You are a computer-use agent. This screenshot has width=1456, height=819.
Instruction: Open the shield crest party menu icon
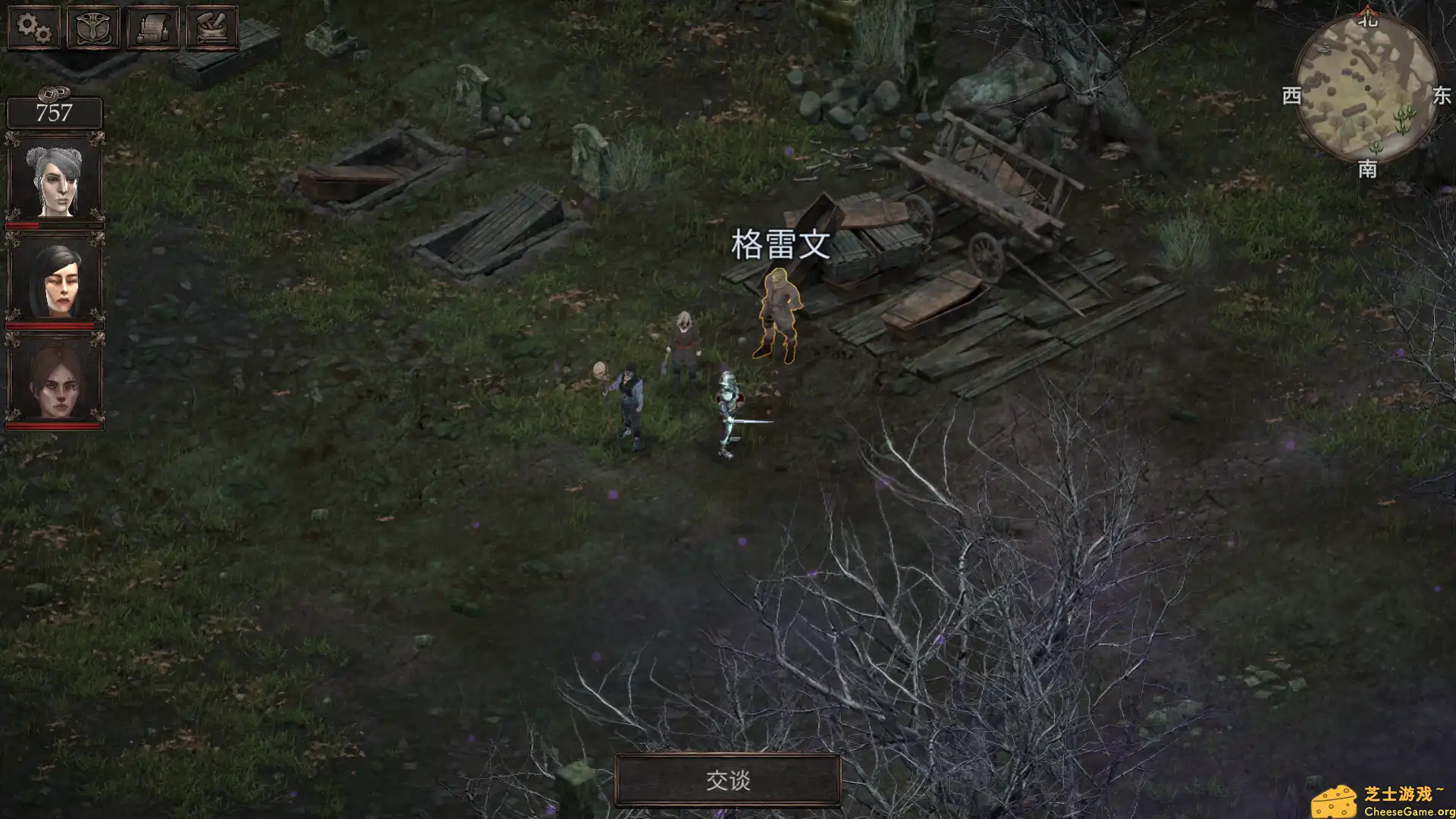tap(93, 29)
